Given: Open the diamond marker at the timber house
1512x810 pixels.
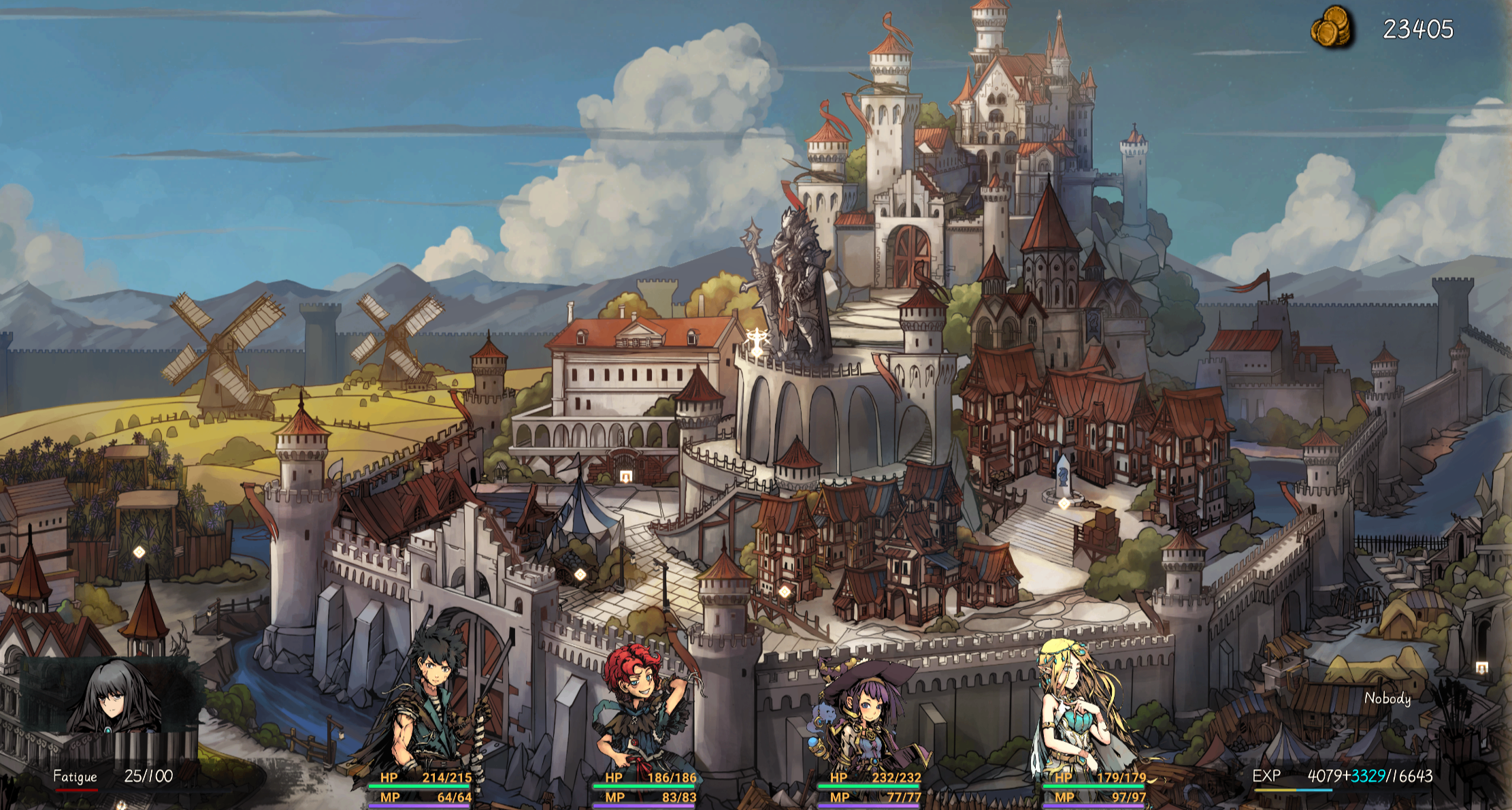Looking at the screenshot, I should coord(785,592).
